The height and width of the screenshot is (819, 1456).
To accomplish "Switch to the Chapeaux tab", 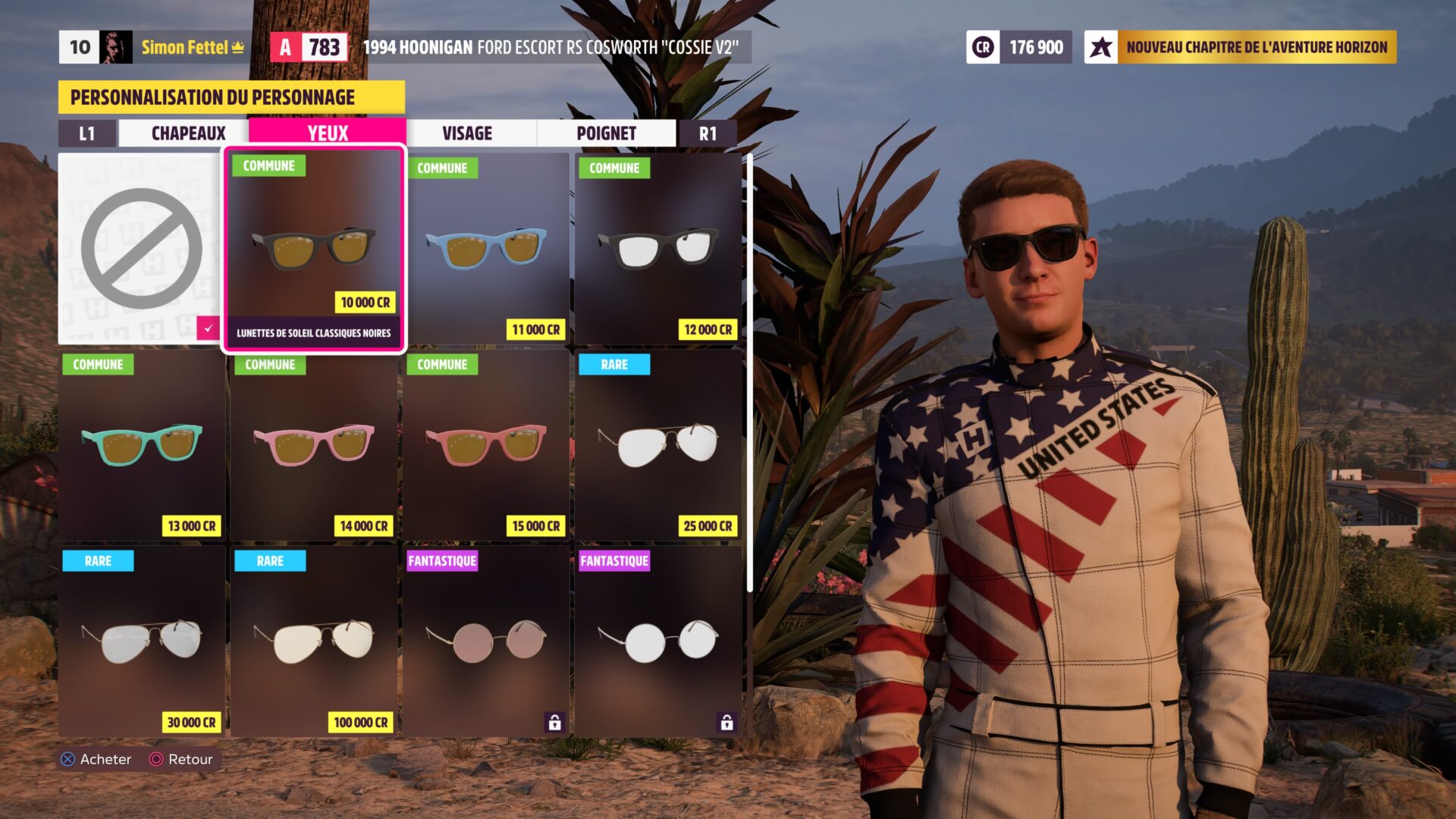I will tap(188, 133).
